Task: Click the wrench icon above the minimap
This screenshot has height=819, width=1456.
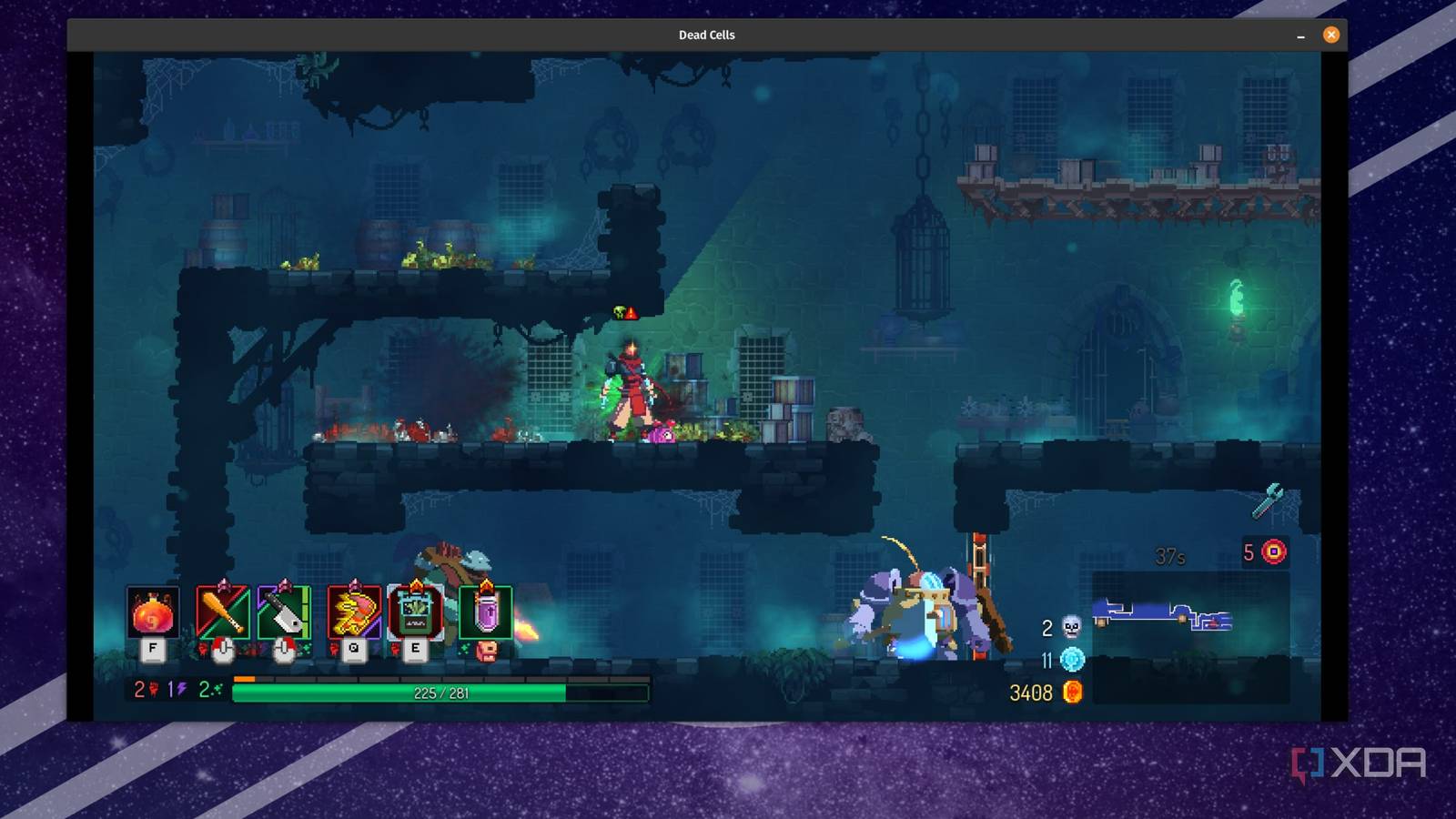Action: point(1268,500)
